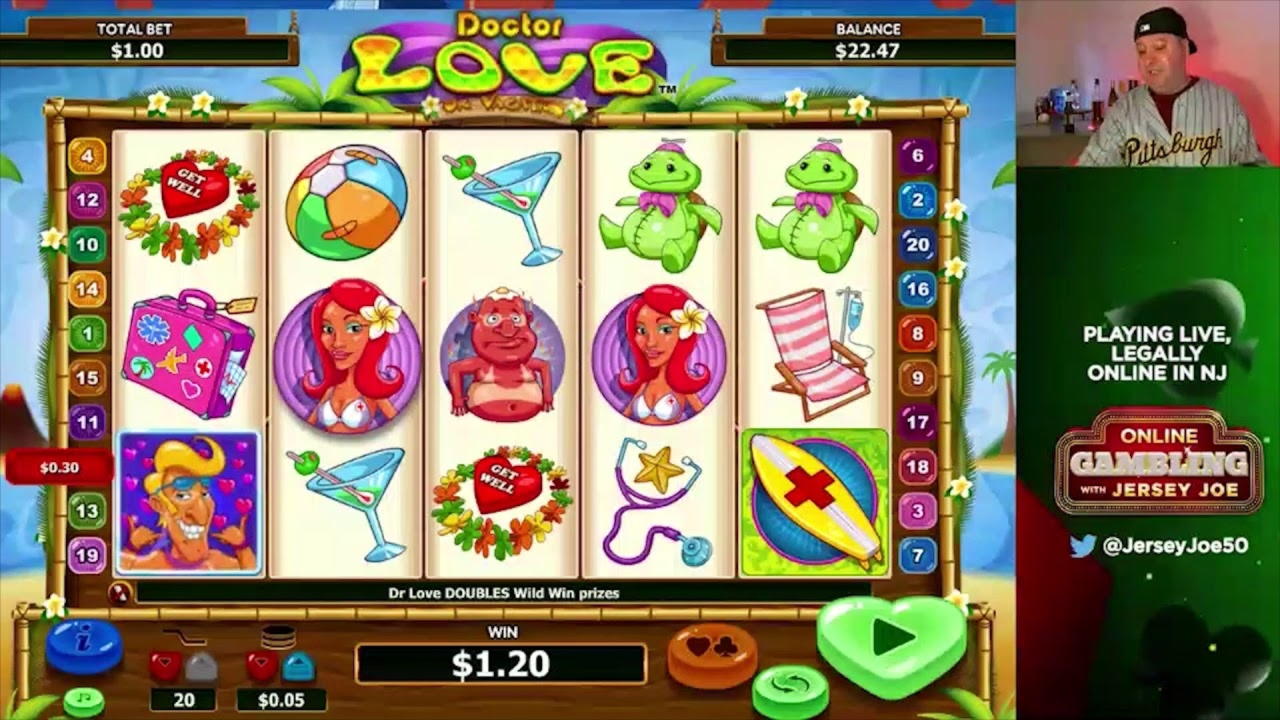Select payline number 1 marker
Viewport: 1280px width, 720px height.
[87, 333]
